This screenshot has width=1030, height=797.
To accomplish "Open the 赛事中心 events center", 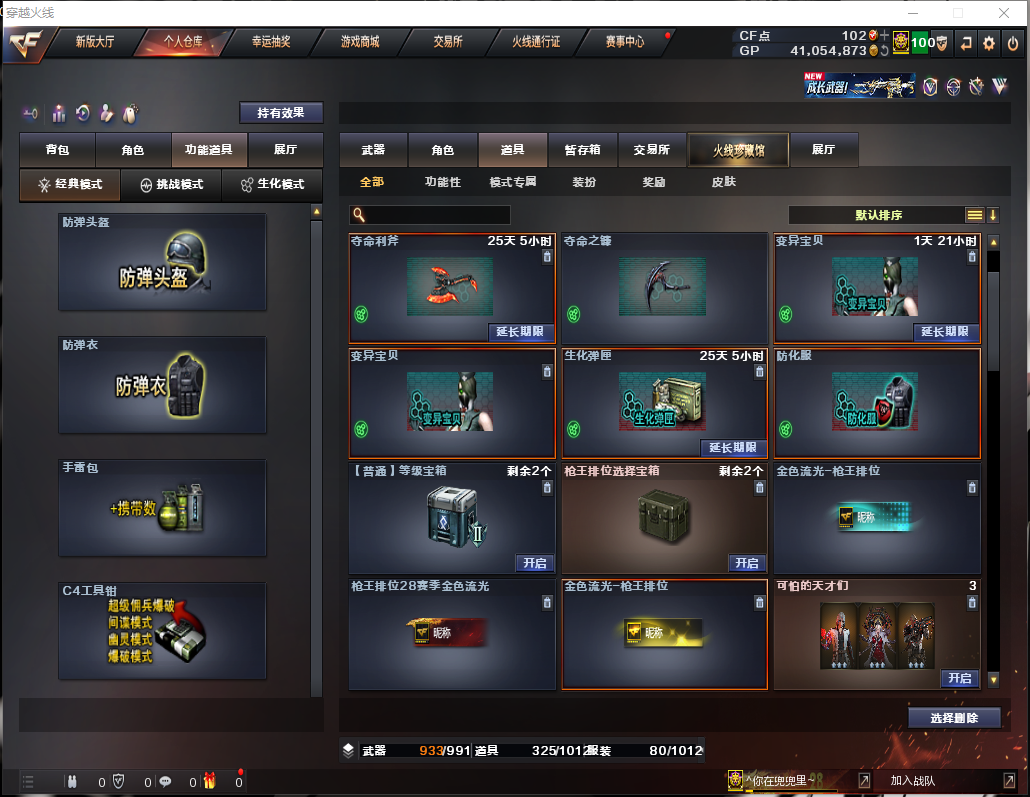I will click(x=624, y=42).
